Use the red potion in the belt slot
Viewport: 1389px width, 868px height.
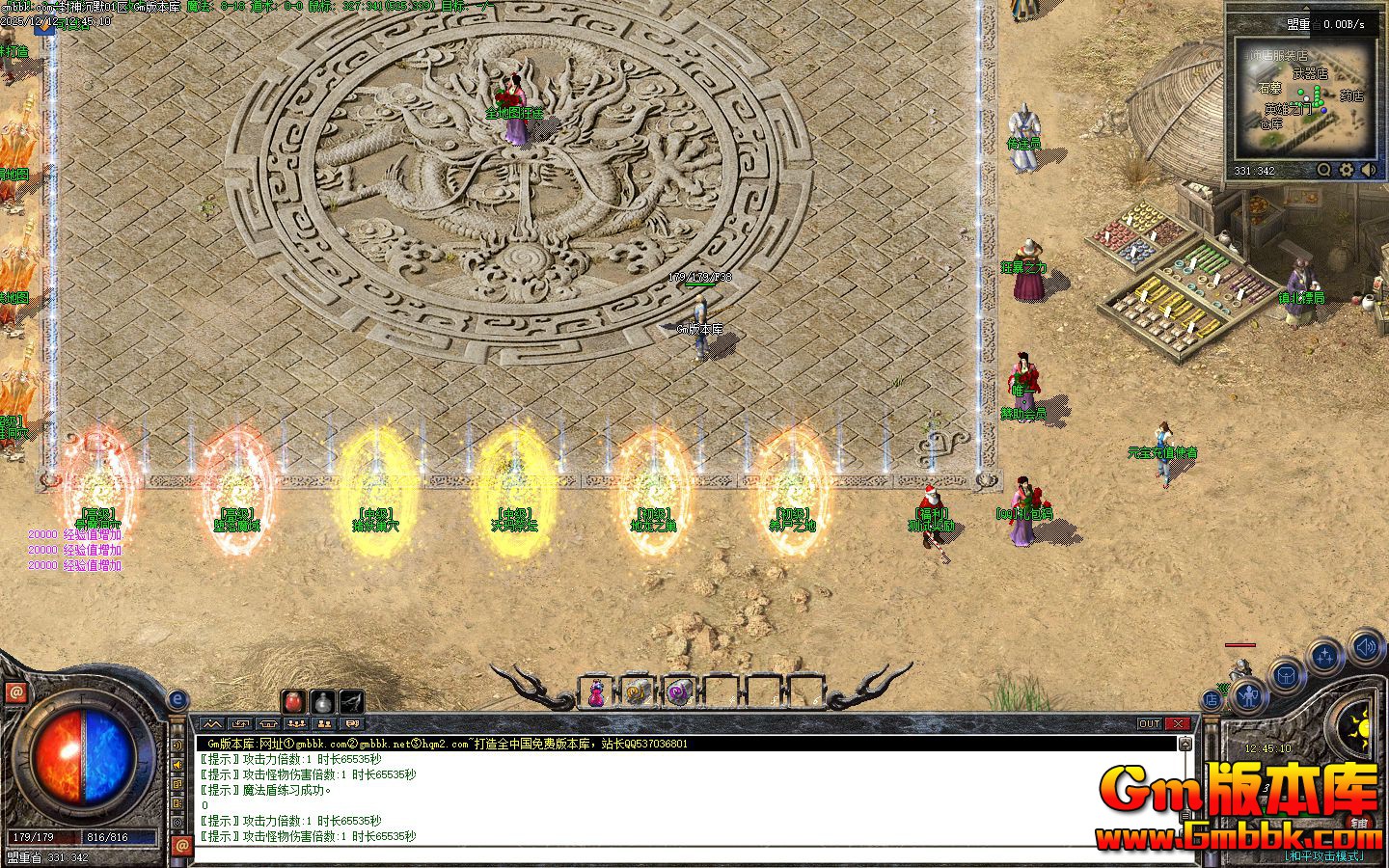point(294,701)
